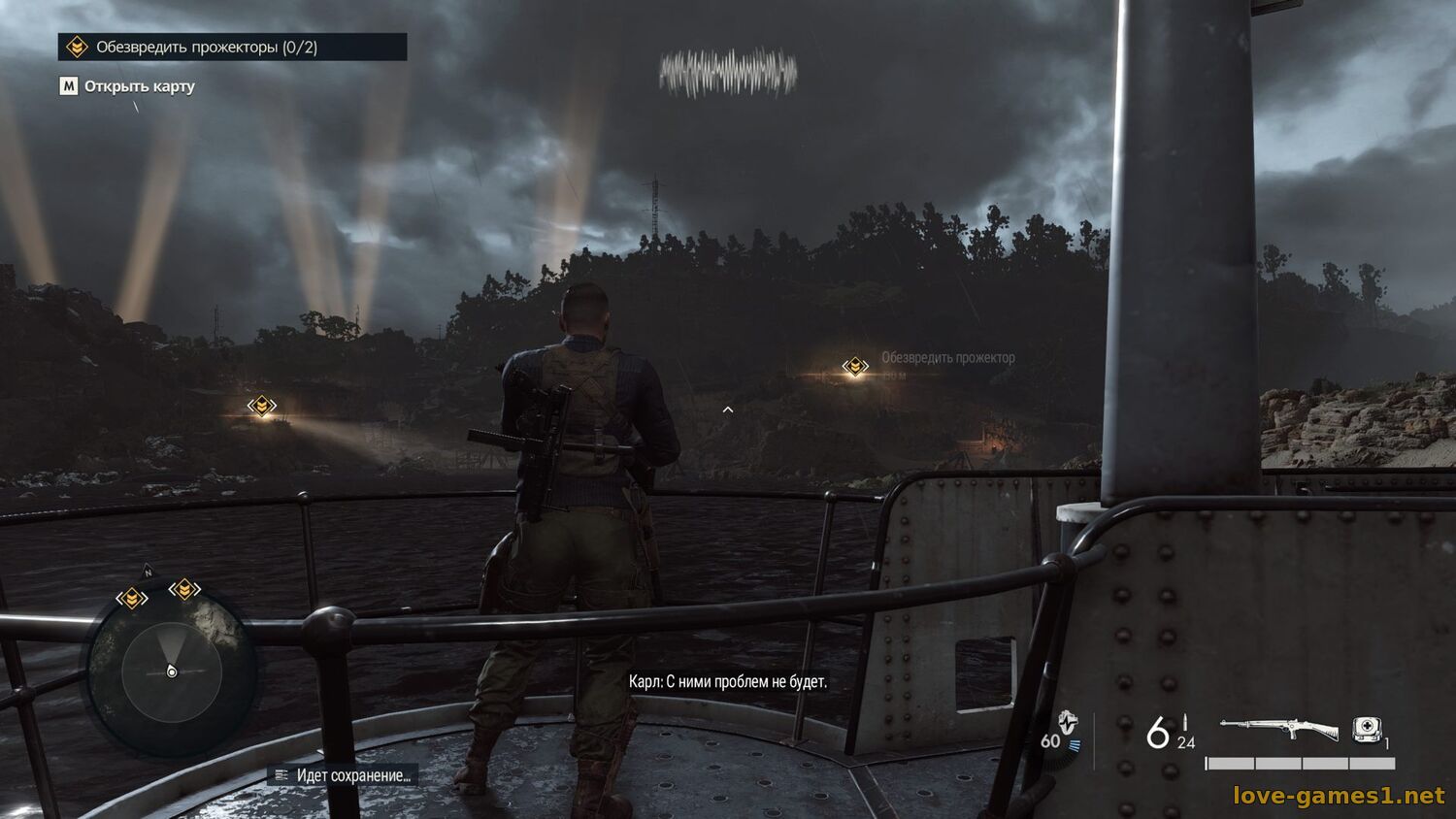Select the rifle weapon icon
The width and height of the screenshot is (1456, 819).
click(x=1279, y=728)
